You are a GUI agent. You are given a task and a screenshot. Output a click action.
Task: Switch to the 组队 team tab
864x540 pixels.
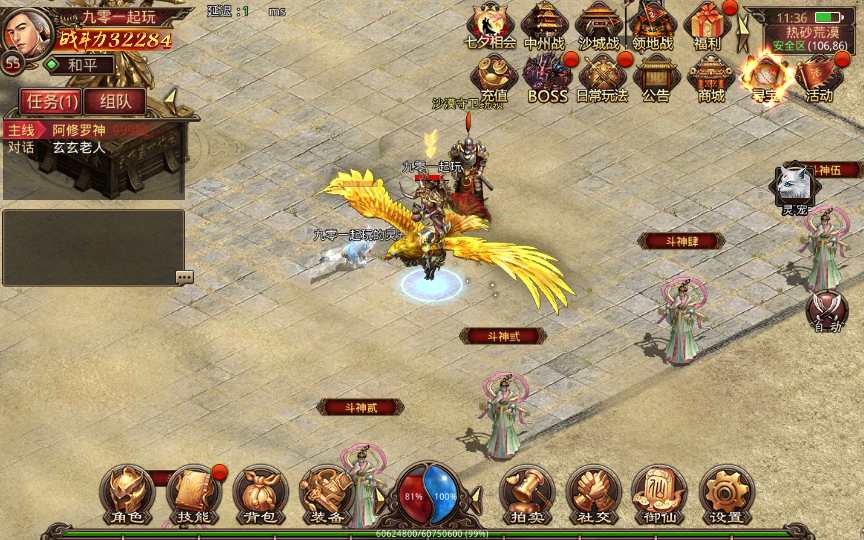click(114, 101)
